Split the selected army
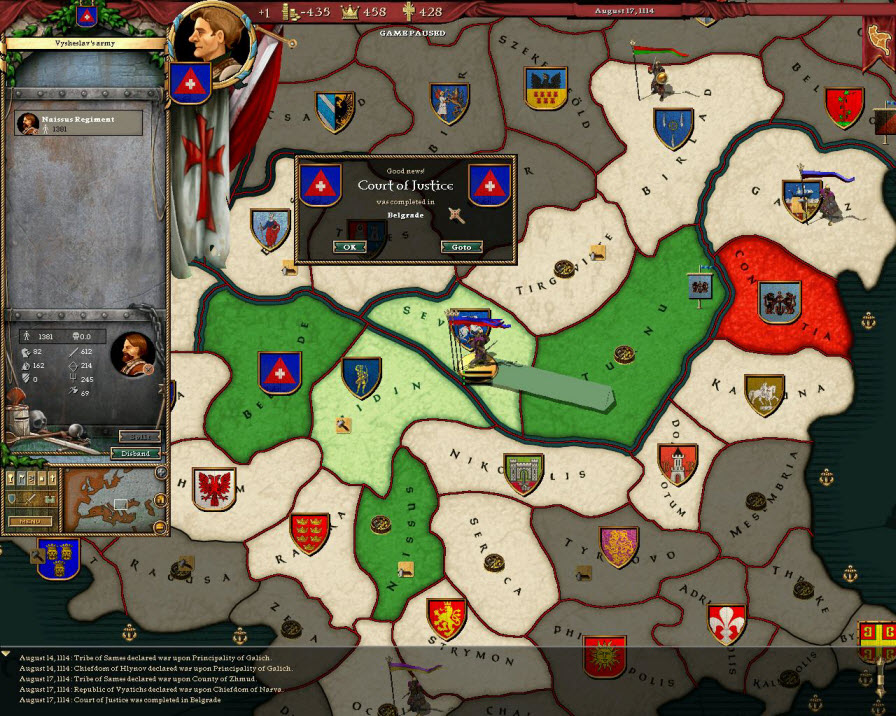Viewport: 896px width, 716px height. click(139, 436)
